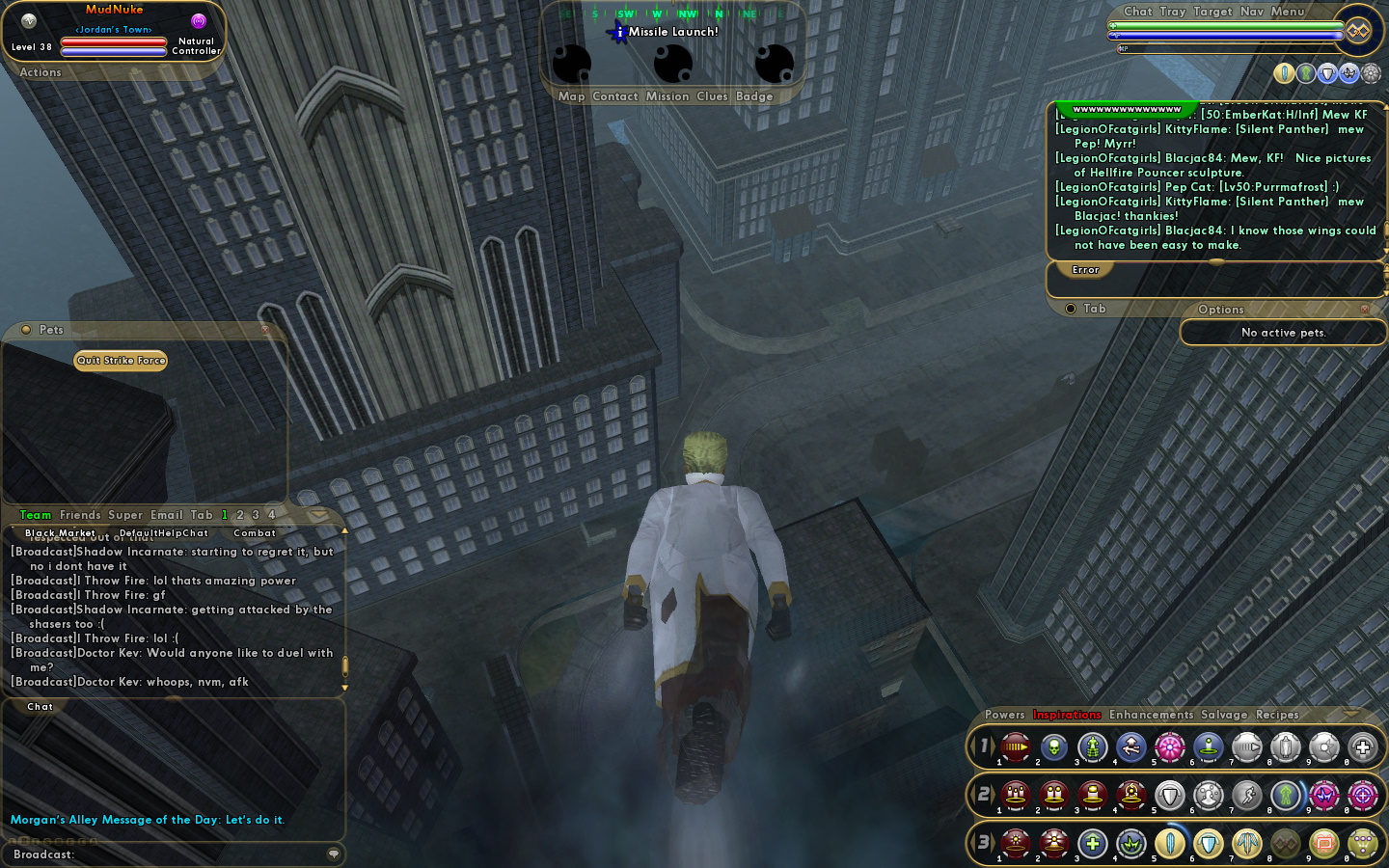Image resolution: width=1389 pixels, height=868 pixels.
Task: Switch chat to Black Market tab
Action: tap(60, 533)
